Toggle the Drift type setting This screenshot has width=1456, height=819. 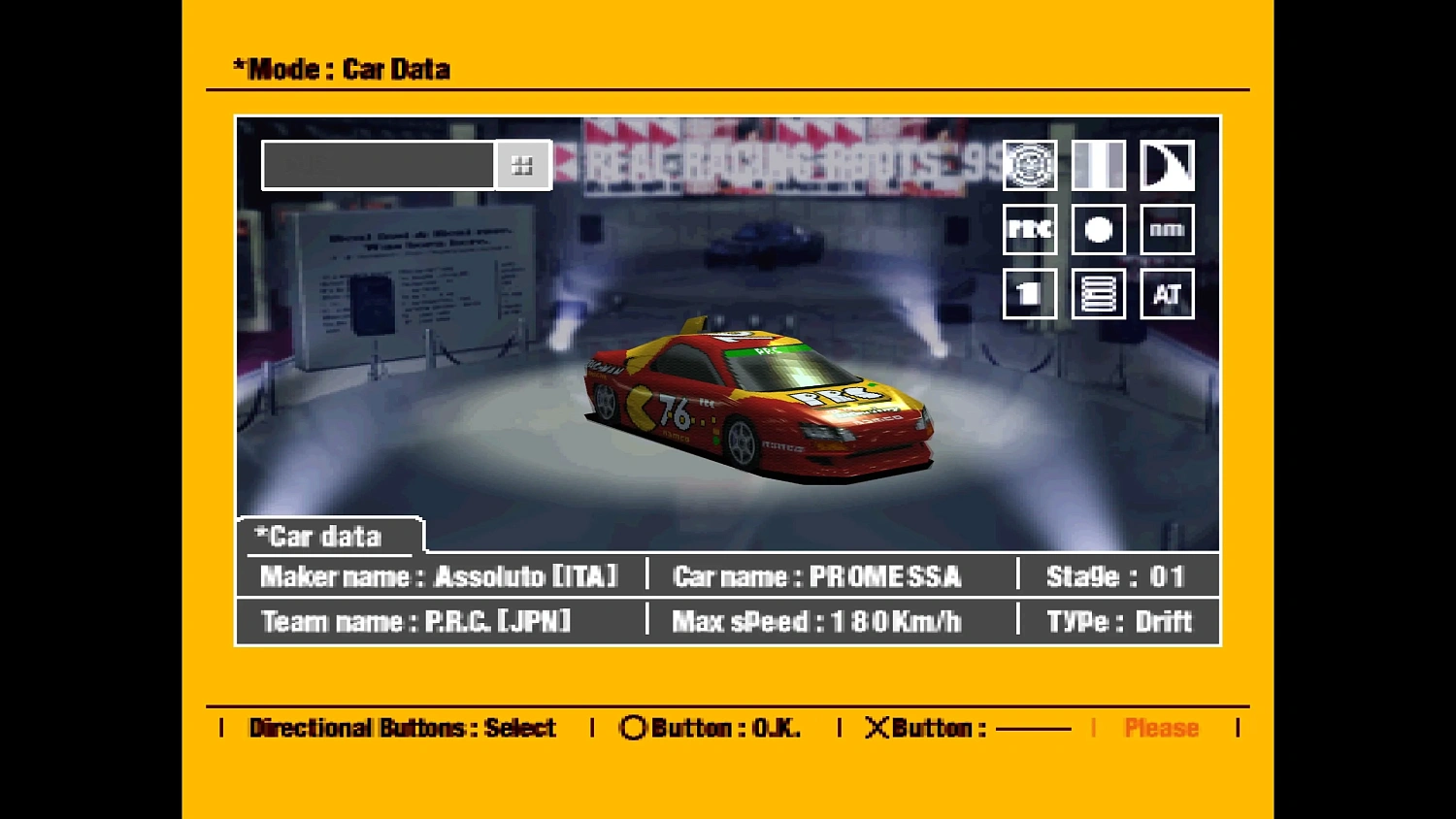(x=1162, y=622)
